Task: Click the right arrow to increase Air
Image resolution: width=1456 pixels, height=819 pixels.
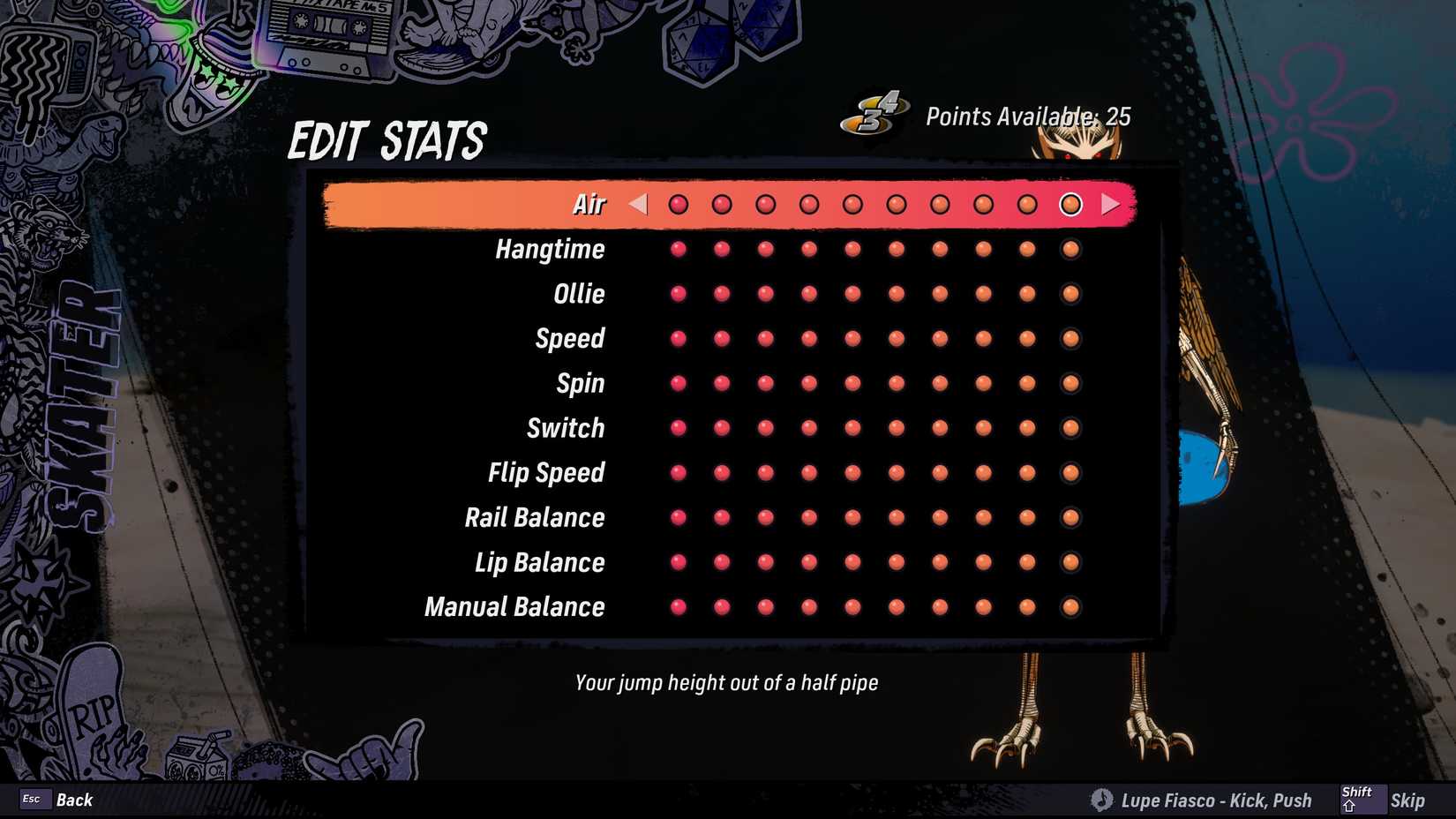Action: pos(1108,204)
